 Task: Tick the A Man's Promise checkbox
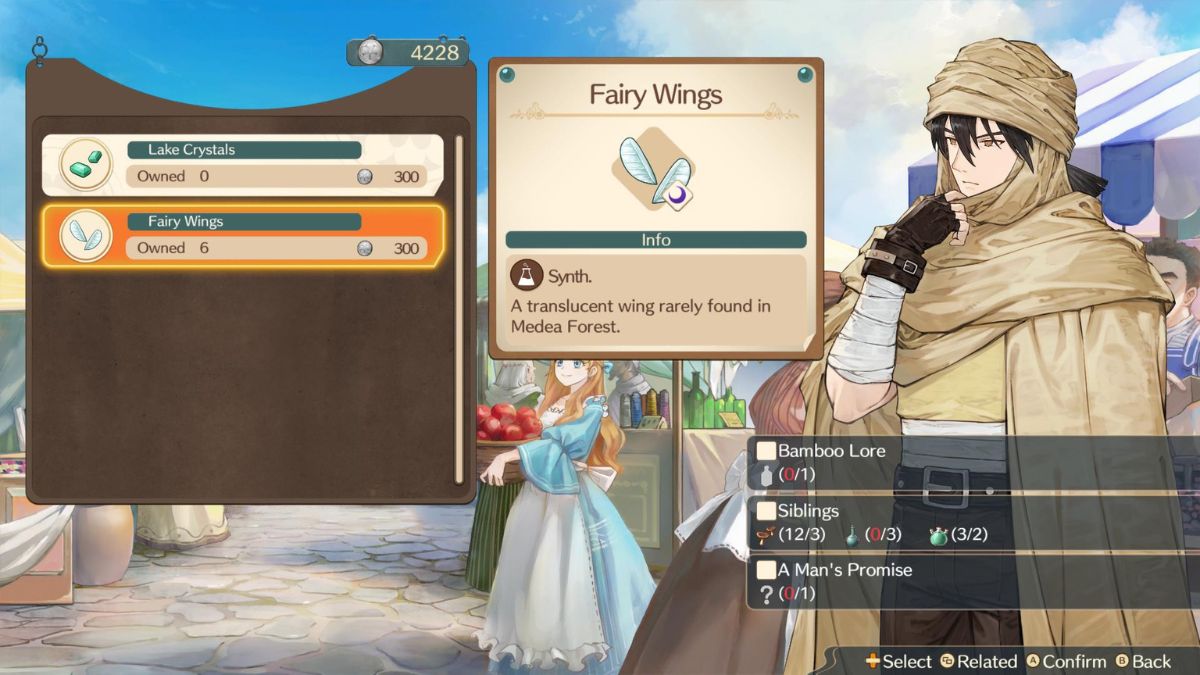pos(767,570)
